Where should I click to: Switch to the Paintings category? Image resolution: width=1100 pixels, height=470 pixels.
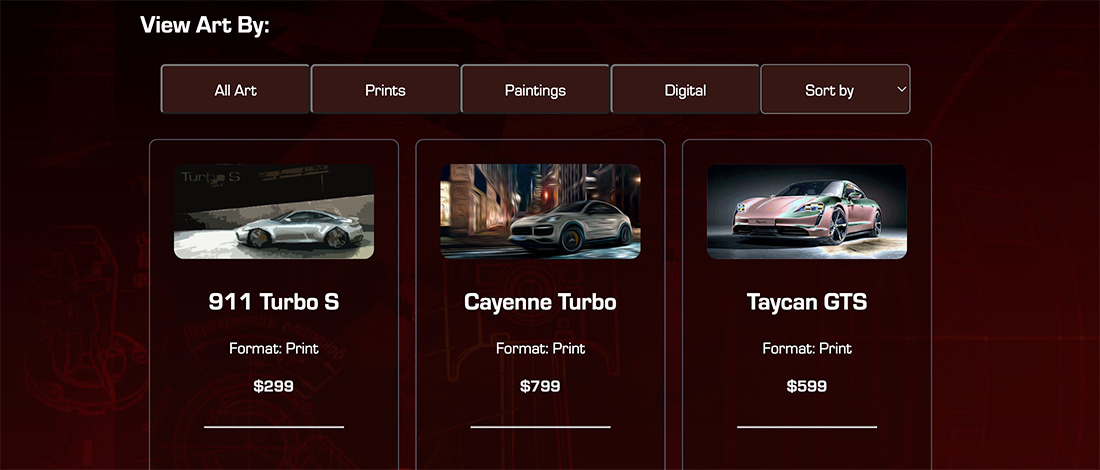(x=535, y=90)
